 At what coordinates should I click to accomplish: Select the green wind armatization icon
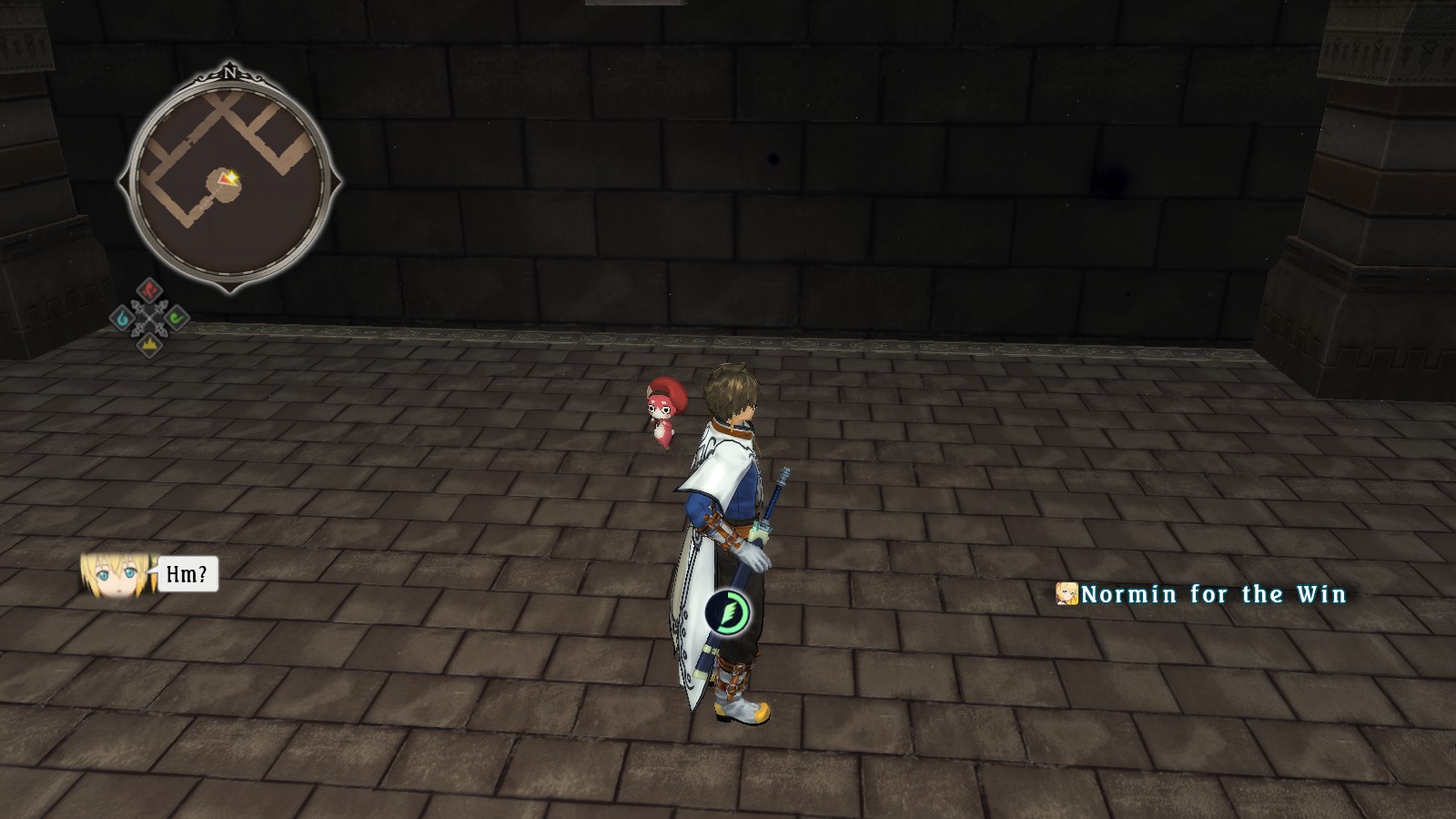pyautogui.click(x=176, y=318)
